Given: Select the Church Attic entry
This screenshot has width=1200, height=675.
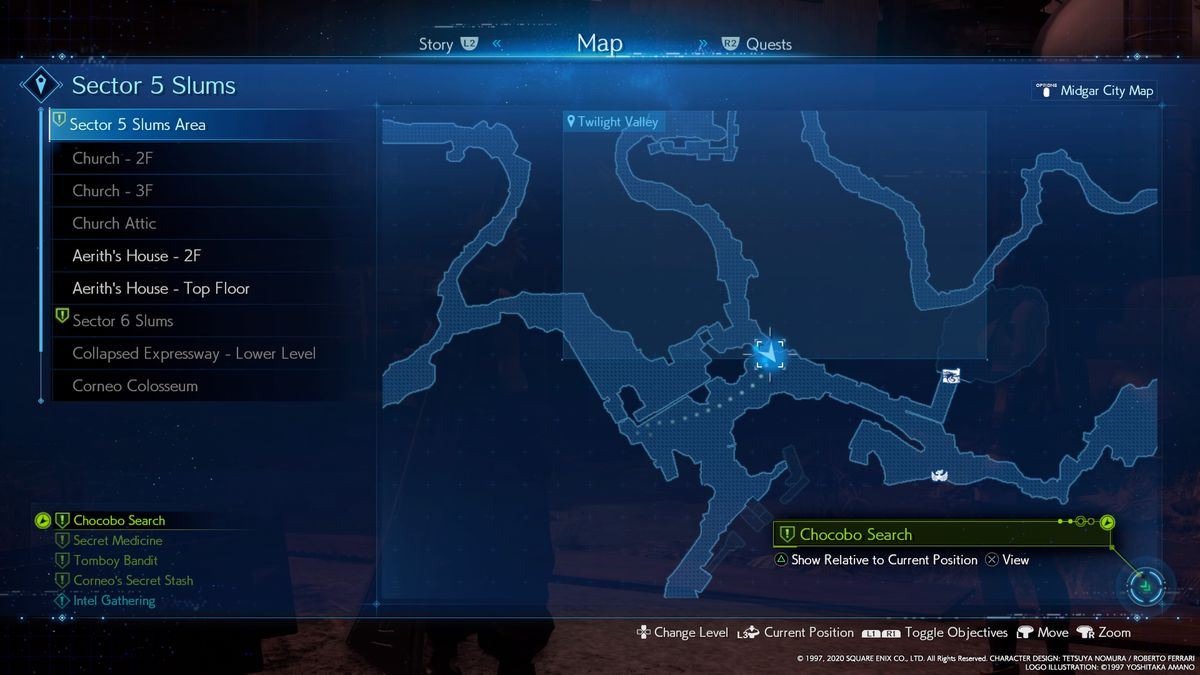Looking at the screenshot, I should pyautogui.click(x=114, y=223).
